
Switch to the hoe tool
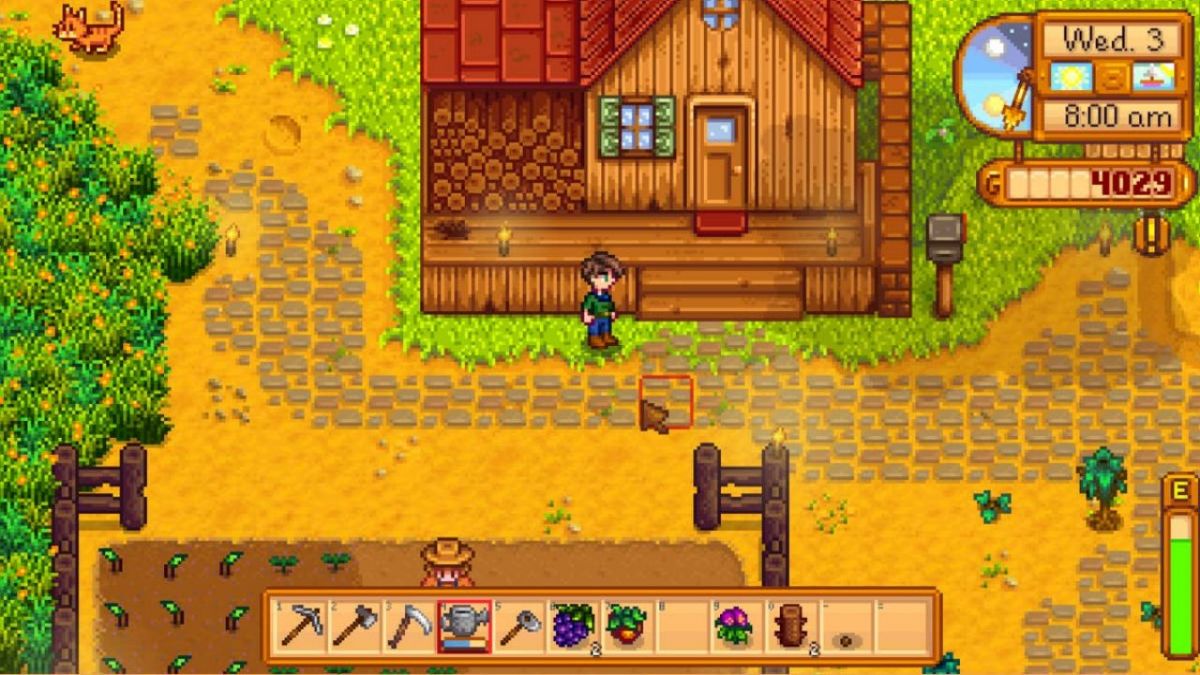point(518,626)
